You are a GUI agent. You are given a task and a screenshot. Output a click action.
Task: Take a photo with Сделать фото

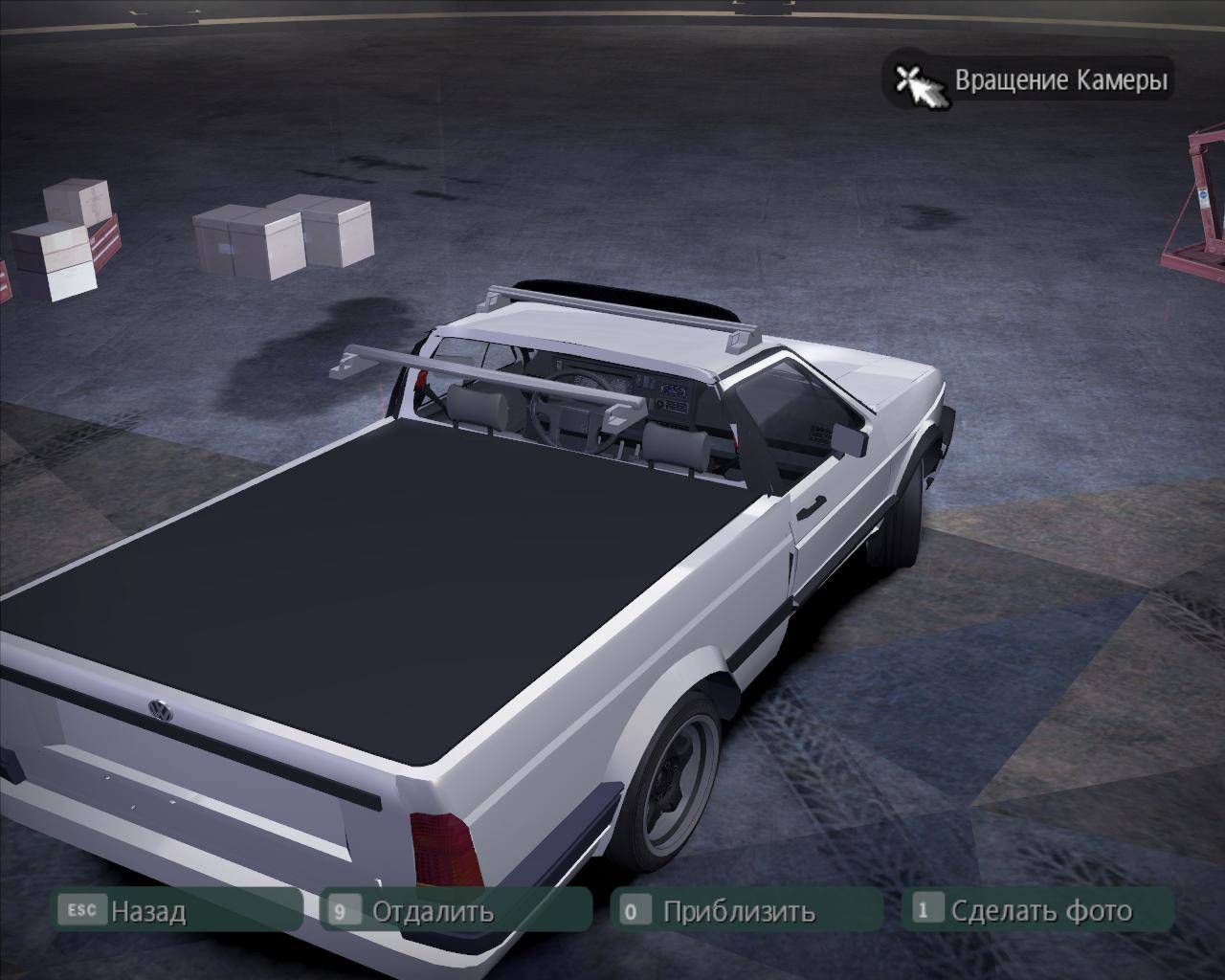(x=1040, y=910)
